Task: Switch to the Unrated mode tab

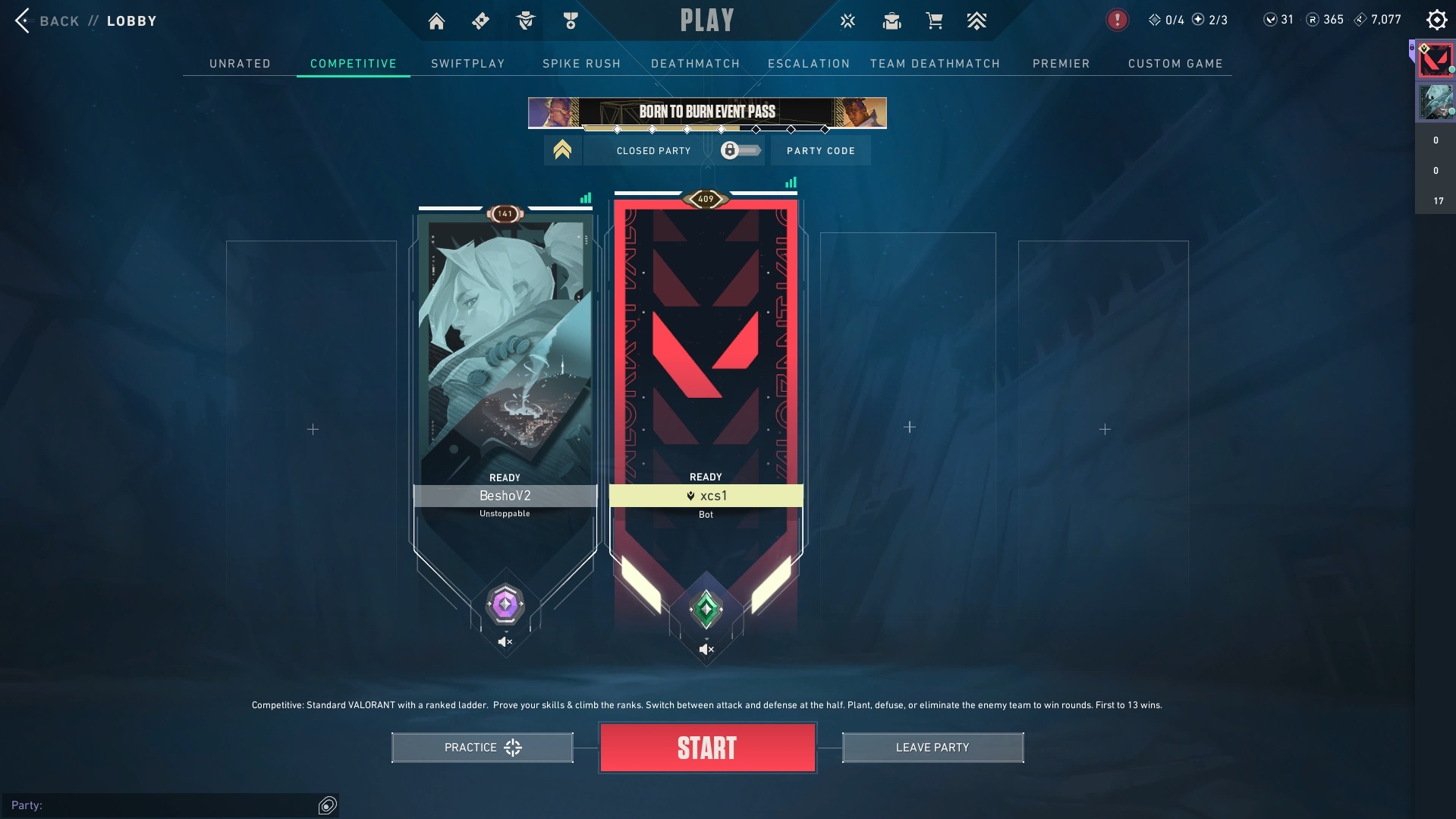Action: (240, 64)
